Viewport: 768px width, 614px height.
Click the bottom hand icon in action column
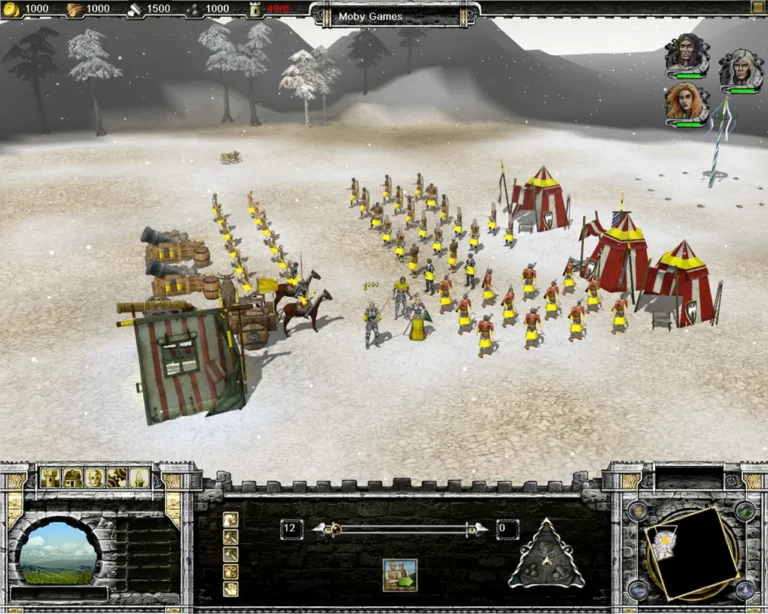coord(231,588)
